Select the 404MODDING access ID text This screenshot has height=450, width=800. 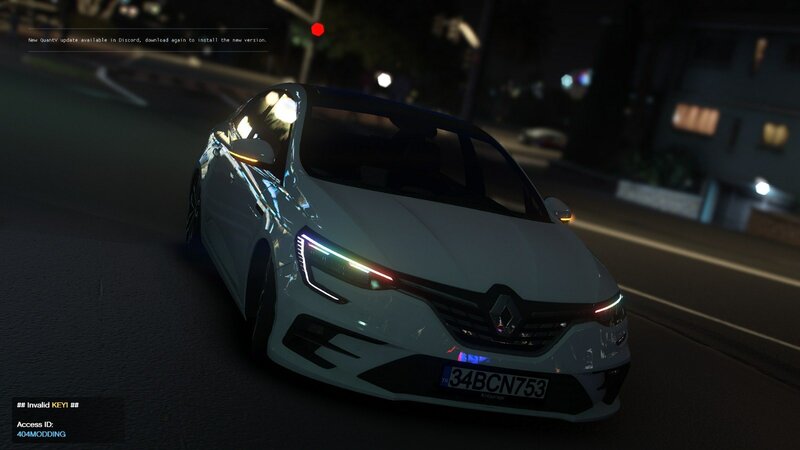pyautogui.click(x=40, y=434)
